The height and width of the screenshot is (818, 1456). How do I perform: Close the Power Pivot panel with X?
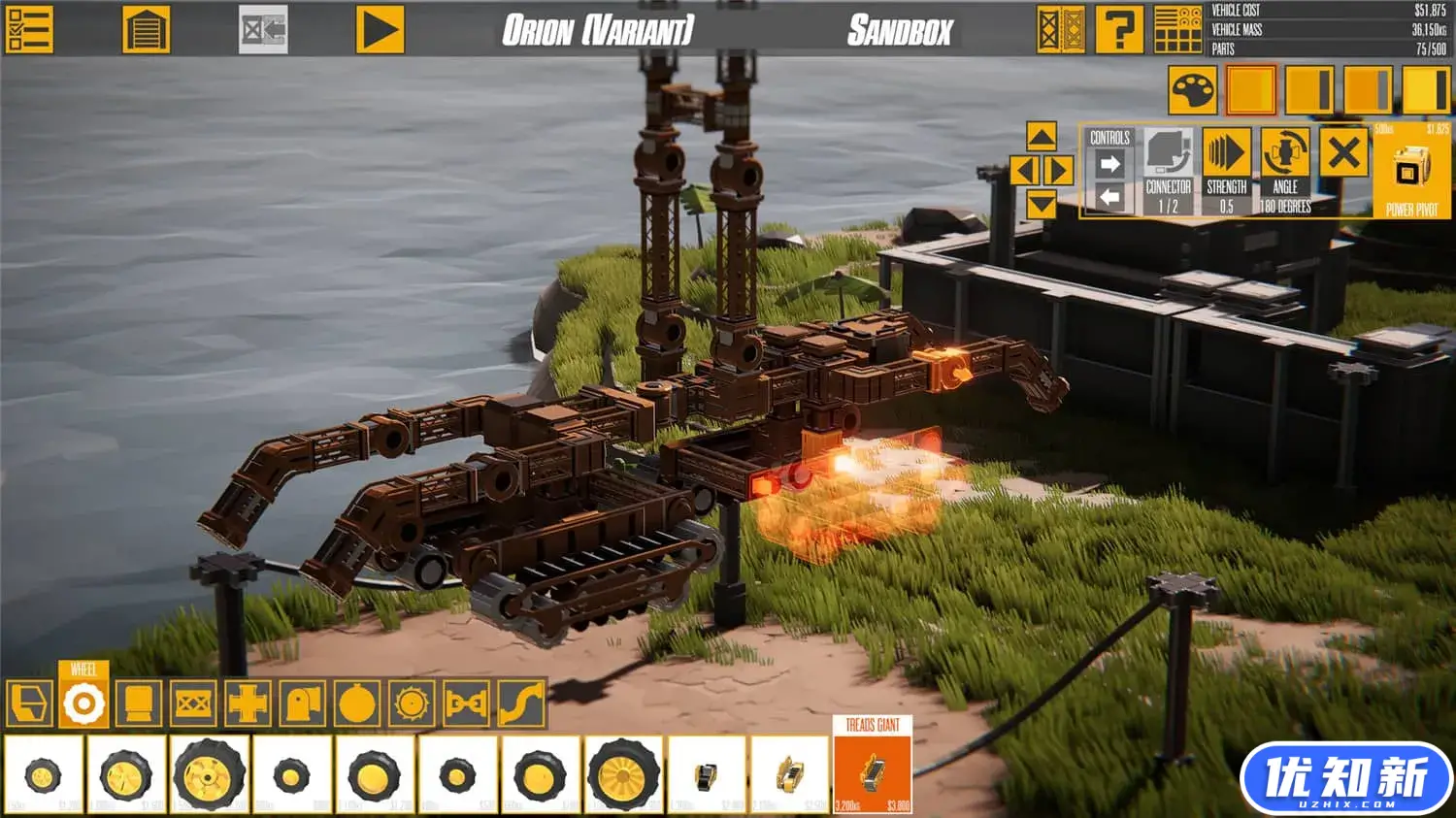[x=1344, y=153]
